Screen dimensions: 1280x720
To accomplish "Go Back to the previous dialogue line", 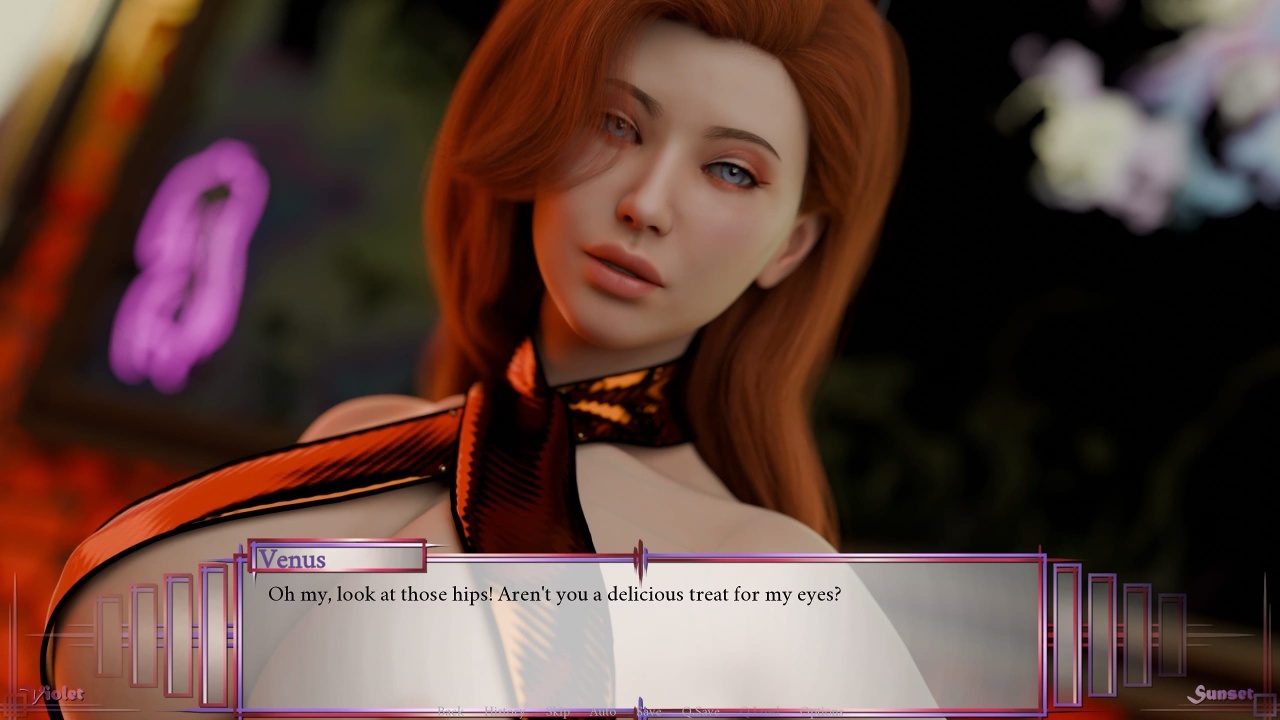I will point(450,711).
